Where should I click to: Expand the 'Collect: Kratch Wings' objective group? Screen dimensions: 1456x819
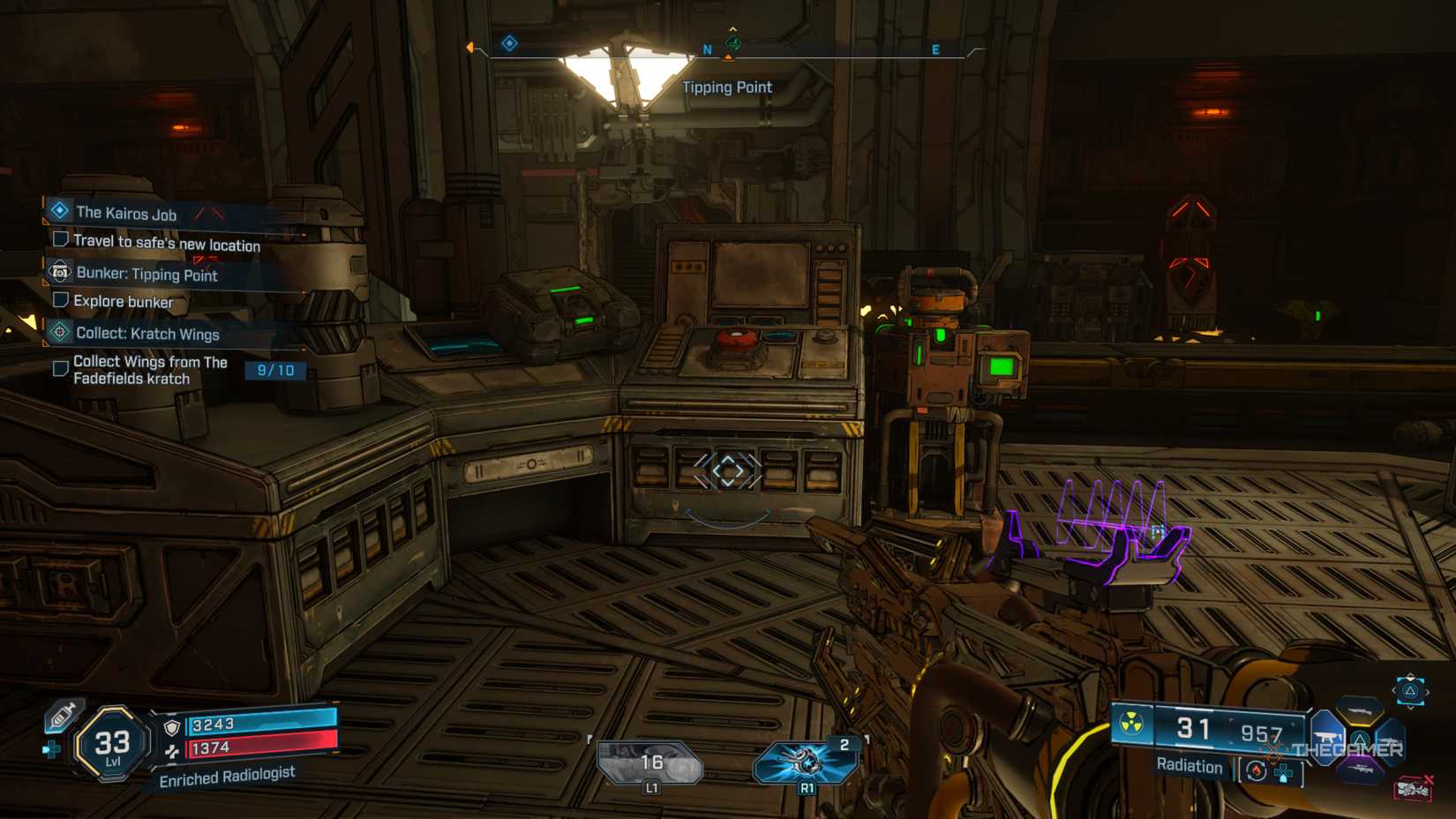(60, 332)
